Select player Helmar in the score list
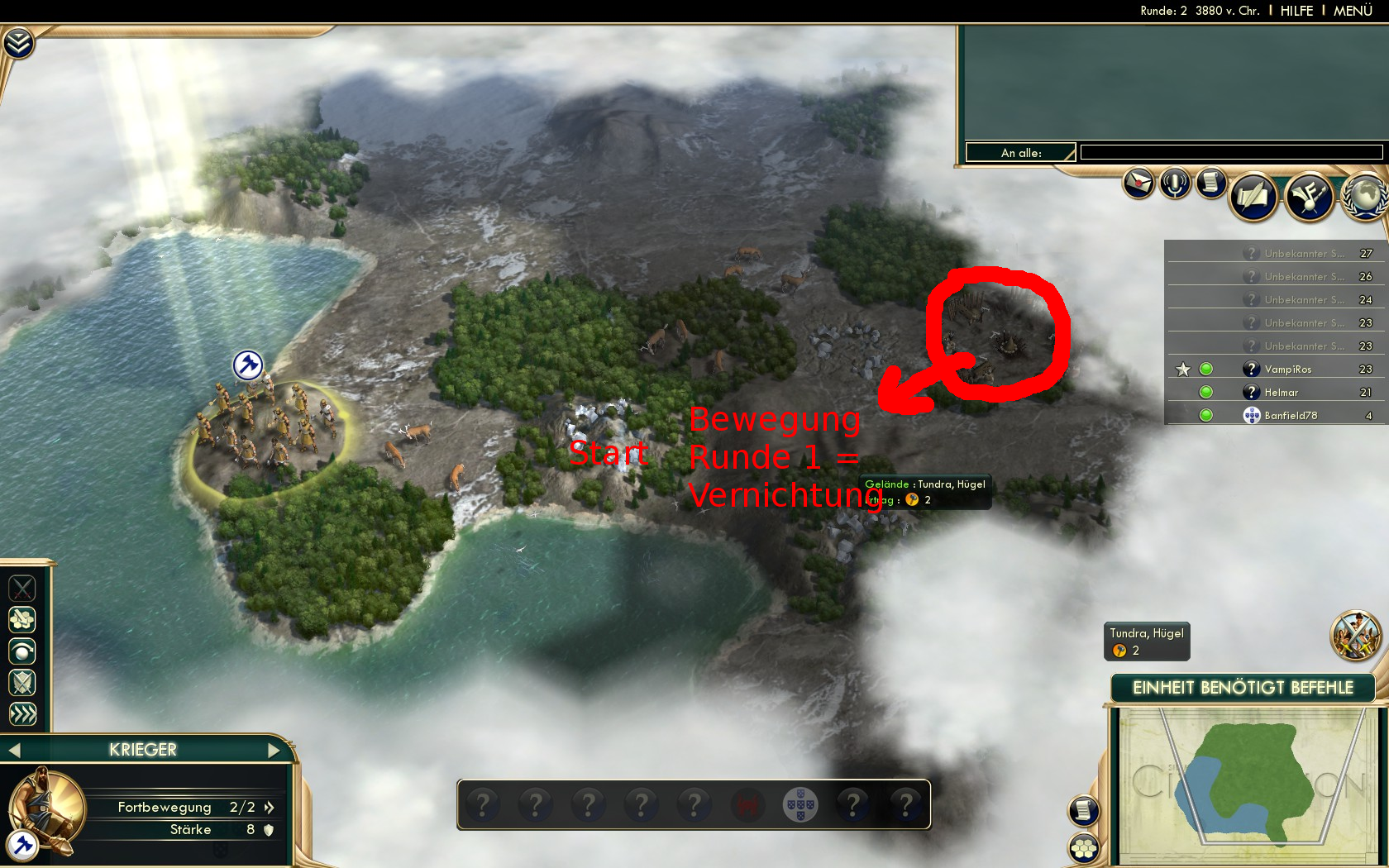This screenshot has height=868, width=1389. tap(1281, 393)
